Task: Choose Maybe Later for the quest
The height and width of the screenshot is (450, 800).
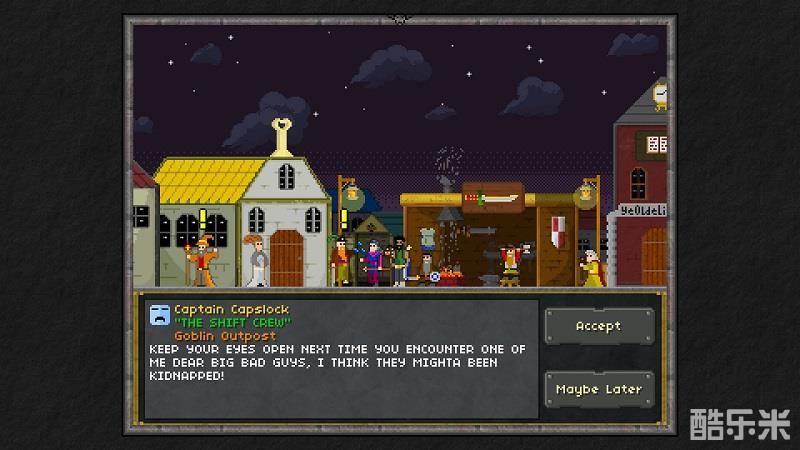Action: (x=598, y=389)
